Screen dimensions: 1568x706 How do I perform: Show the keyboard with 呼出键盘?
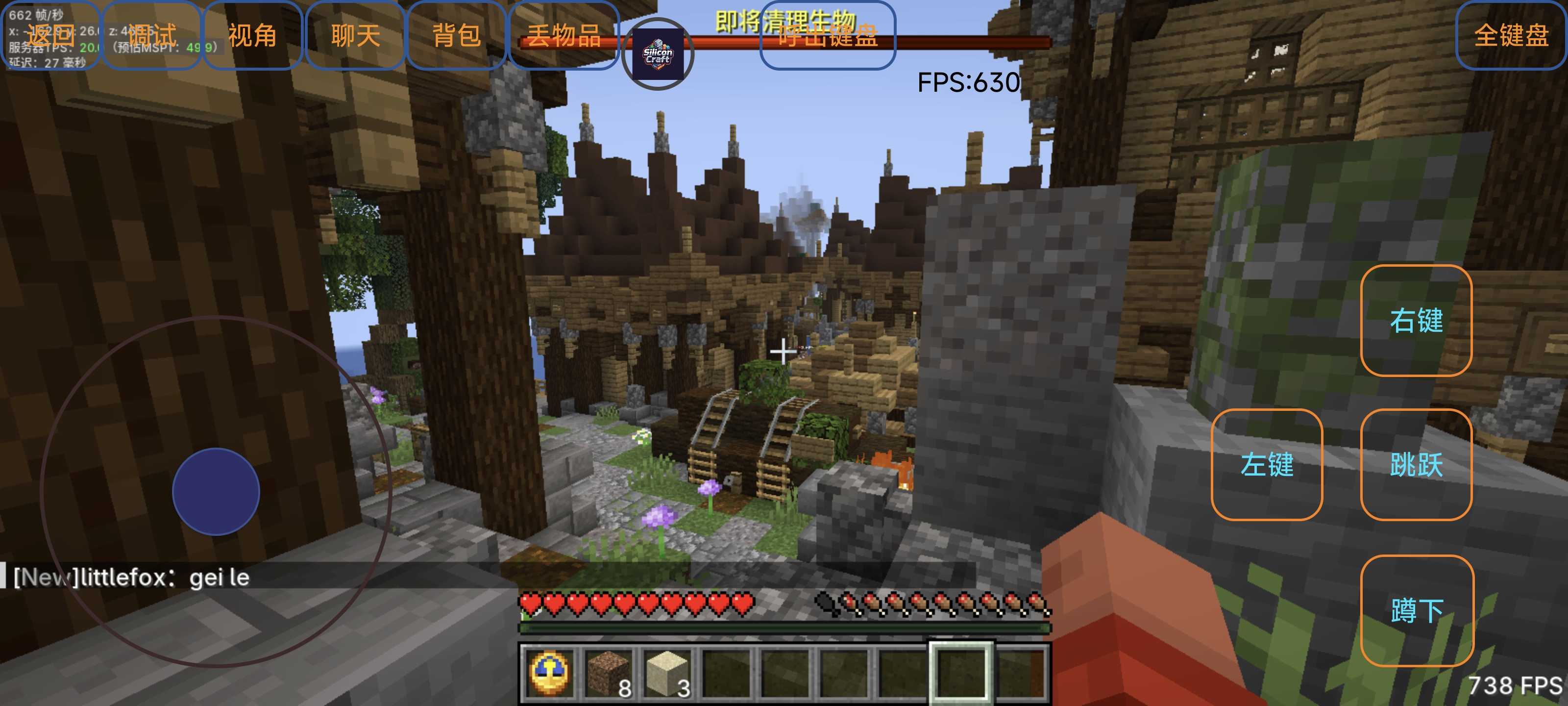pos(827,35)
